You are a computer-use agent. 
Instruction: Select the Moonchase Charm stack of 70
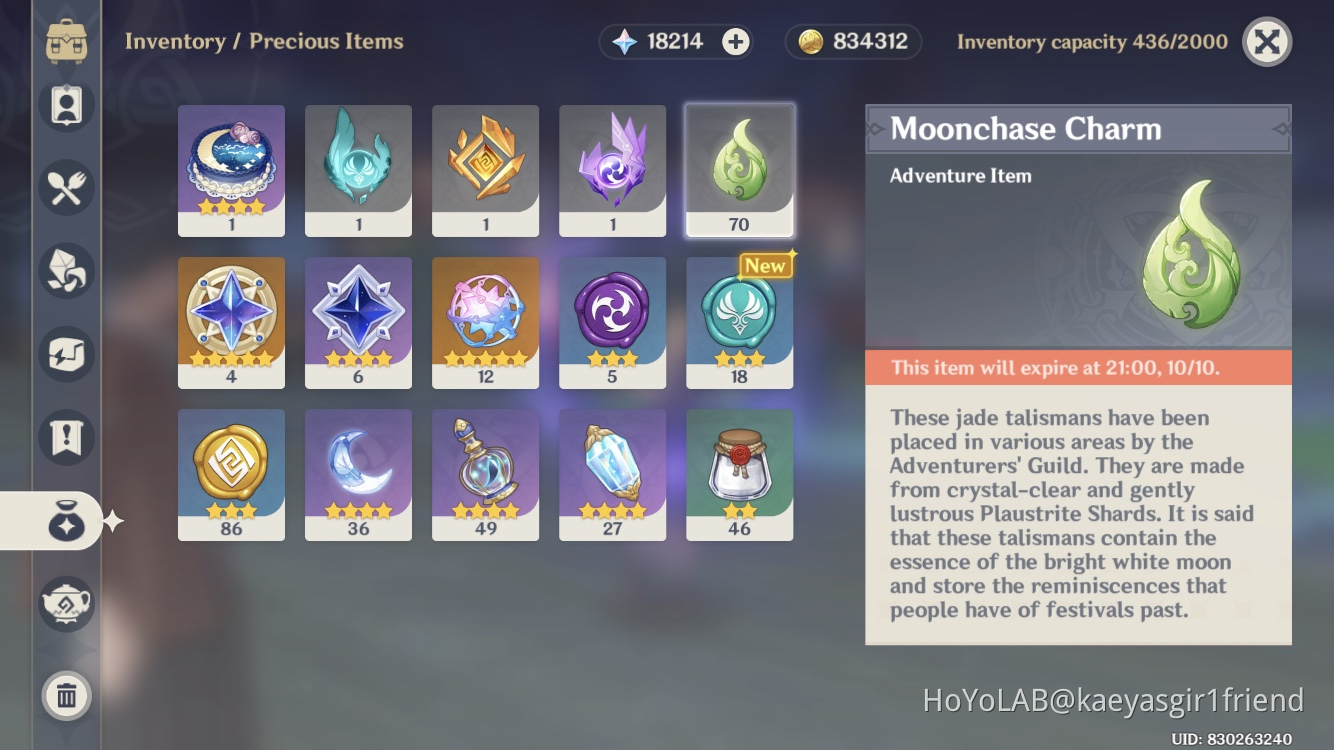[x=739, y=170]
